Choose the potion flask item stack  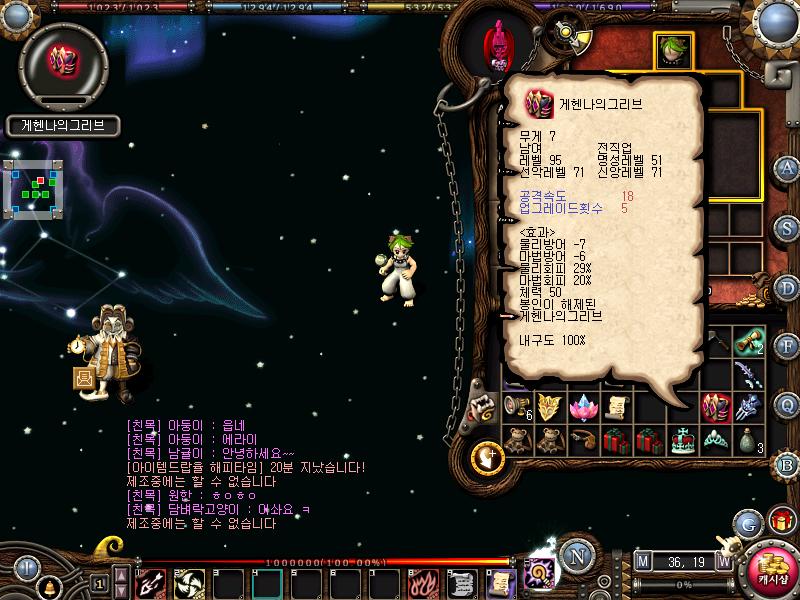[x=749, y=439]
